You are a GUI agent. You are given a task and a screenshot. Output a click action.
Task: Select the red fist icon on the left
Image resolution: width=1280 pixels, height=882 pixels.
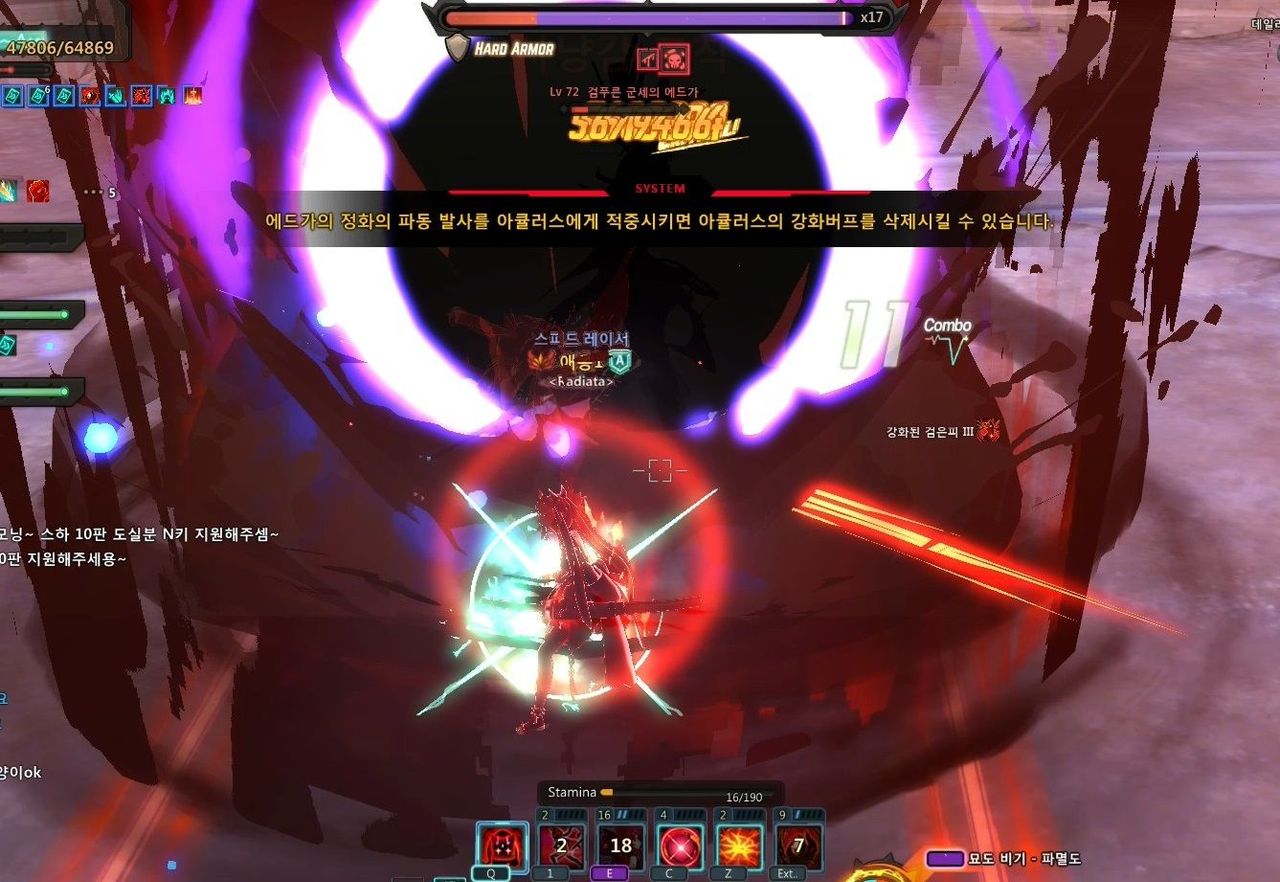pyautogui.click(x=38, y=191)
